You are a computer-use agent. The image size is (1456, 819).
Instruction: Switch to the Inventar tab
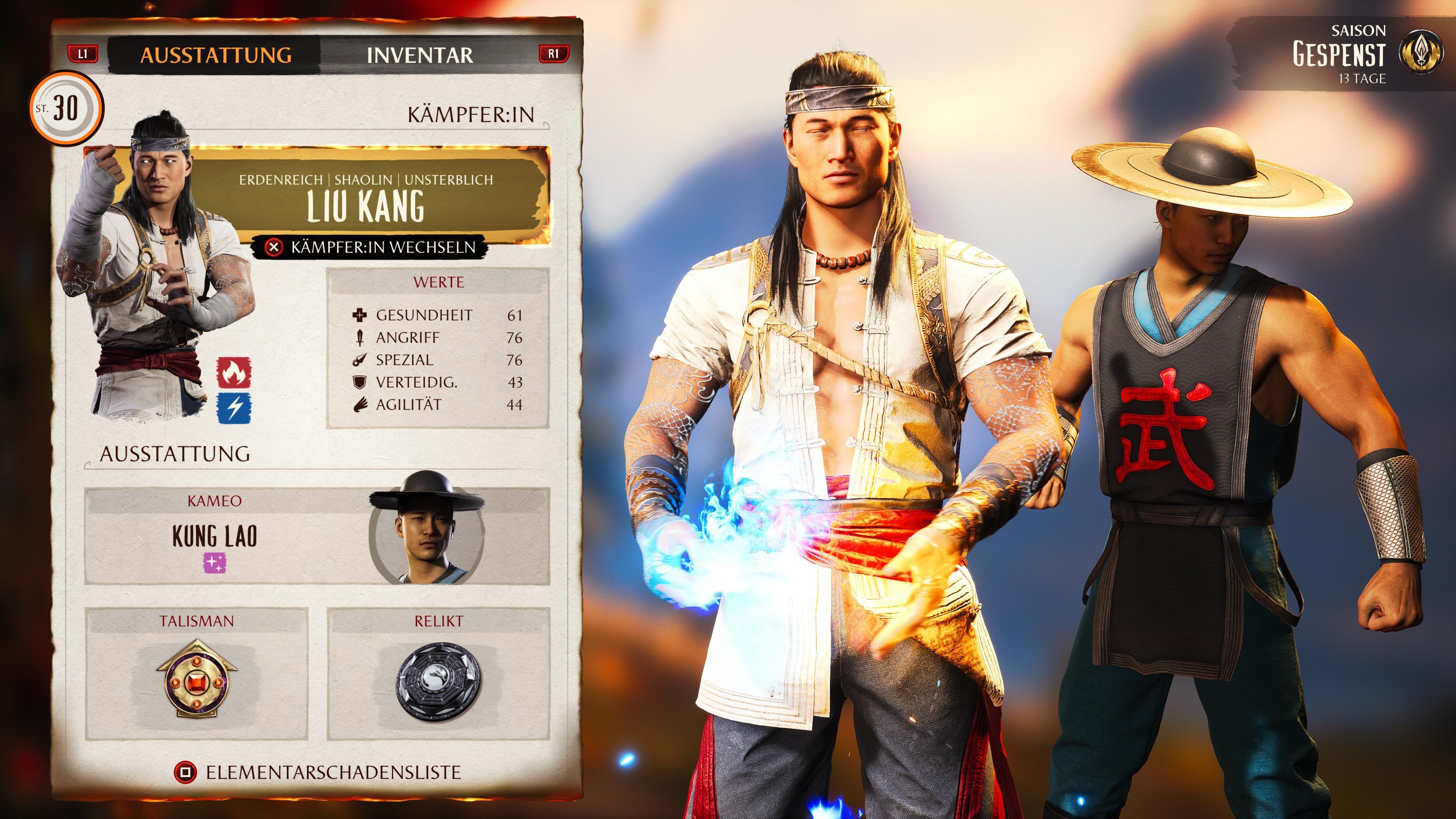(418, 55)
